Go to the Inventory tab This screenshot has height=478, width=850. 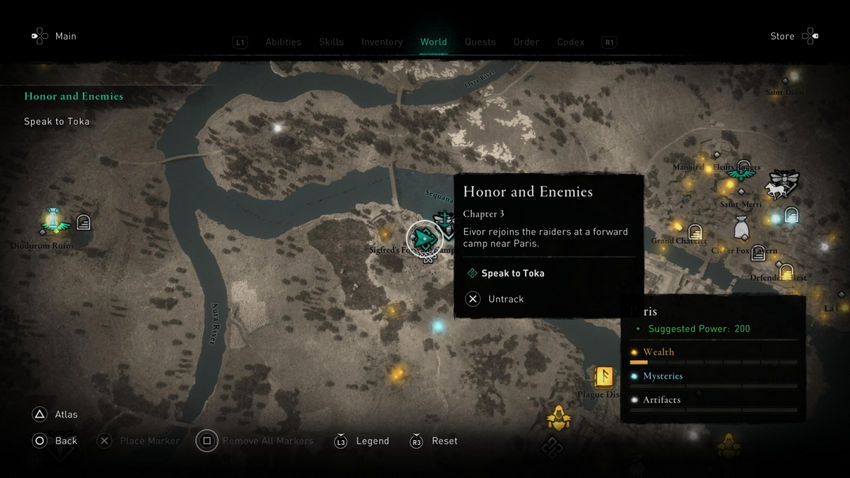pyautogui.click(x=382, y=42)
